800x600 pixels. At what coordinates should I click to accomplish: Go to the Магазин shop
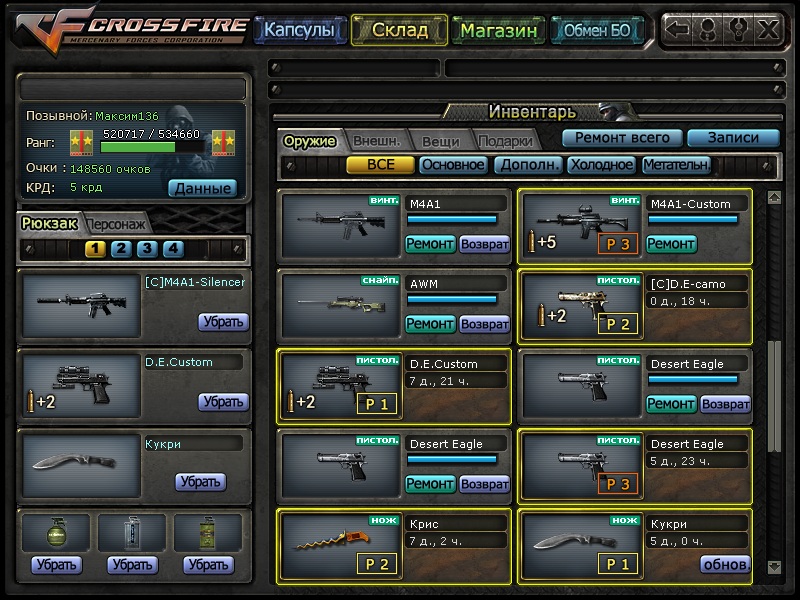click(499, 30)
